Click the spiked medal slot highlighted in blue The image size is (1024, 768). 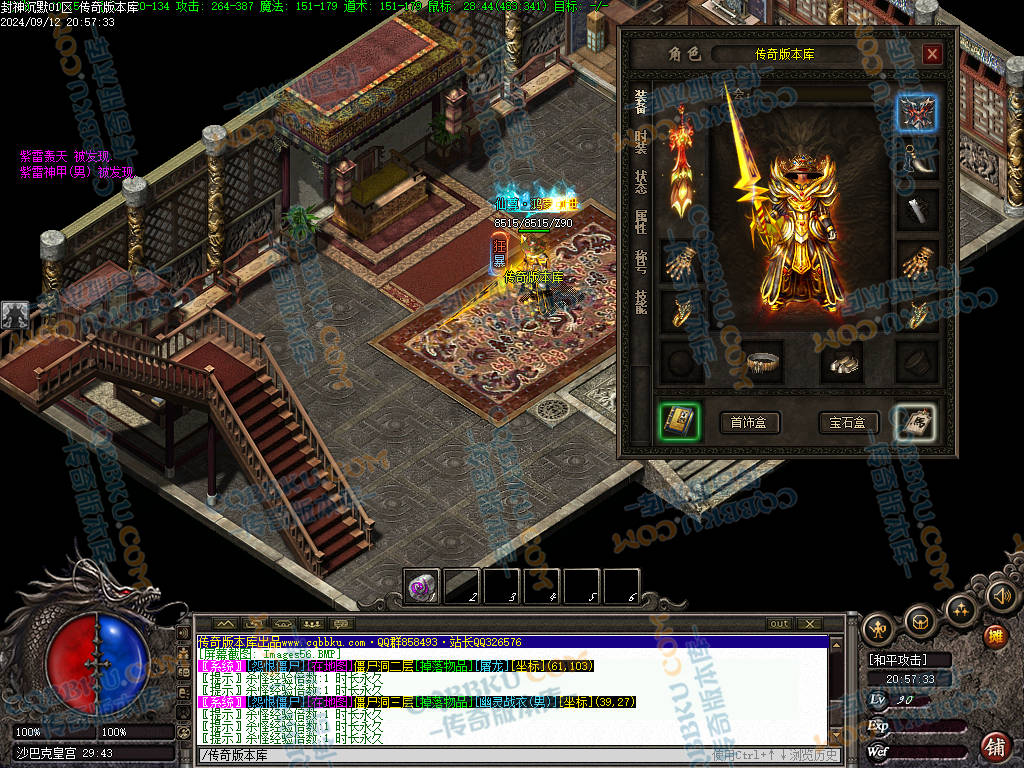[916, 115]
